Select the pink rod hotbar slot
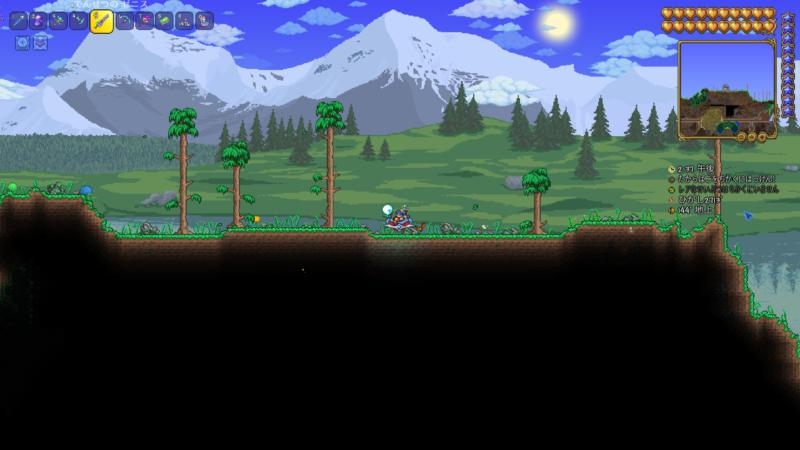The image size is (800, 450). point(145,20)
